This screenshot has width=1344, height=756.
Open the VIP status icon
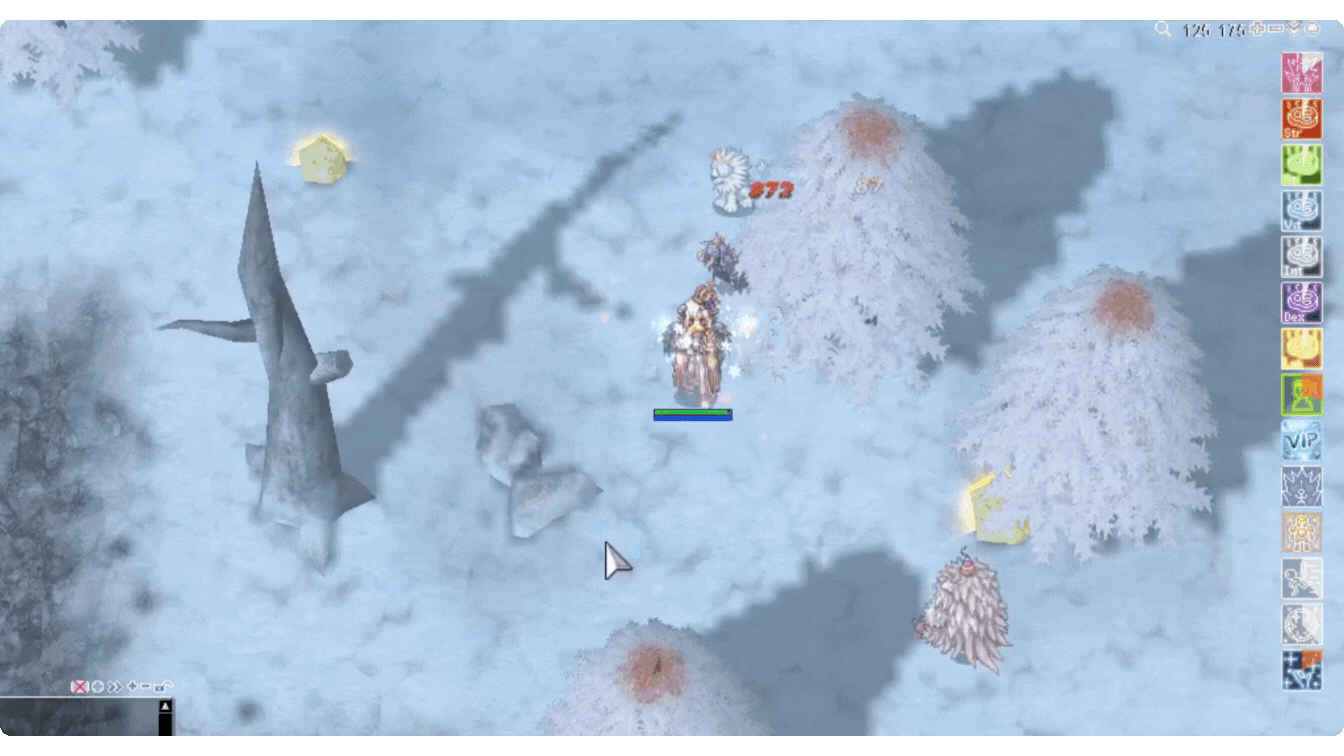tap(1302, 440)
